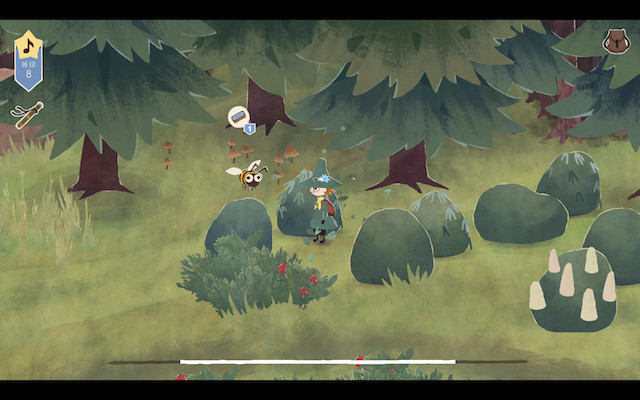The image size is (640, 400).
Task: Seek using the white video progress bar
Action: click(x=317, y=361)
